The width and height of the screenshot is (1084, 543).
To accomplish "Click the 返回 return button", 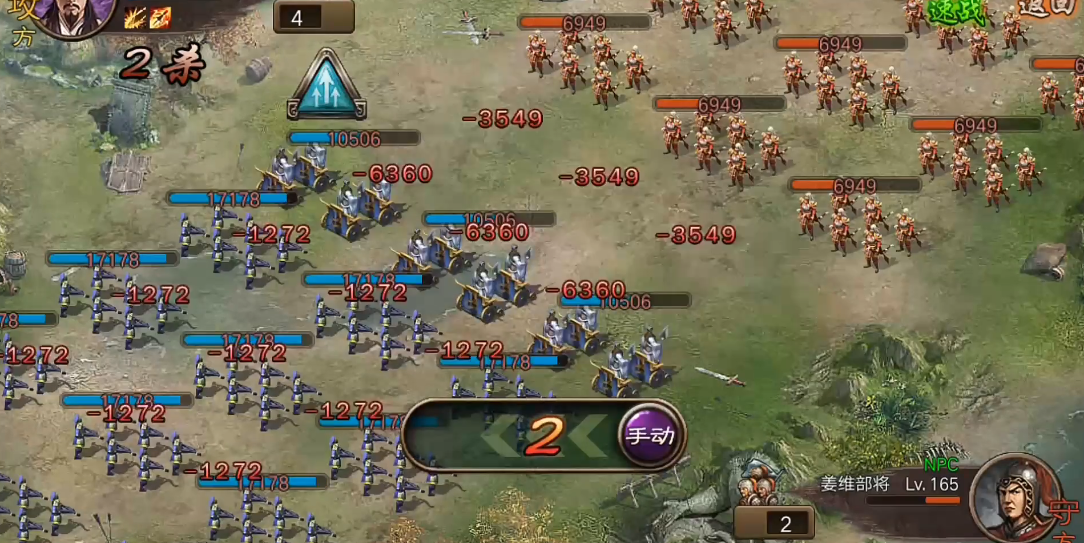I will click(x=1048, y=10).
